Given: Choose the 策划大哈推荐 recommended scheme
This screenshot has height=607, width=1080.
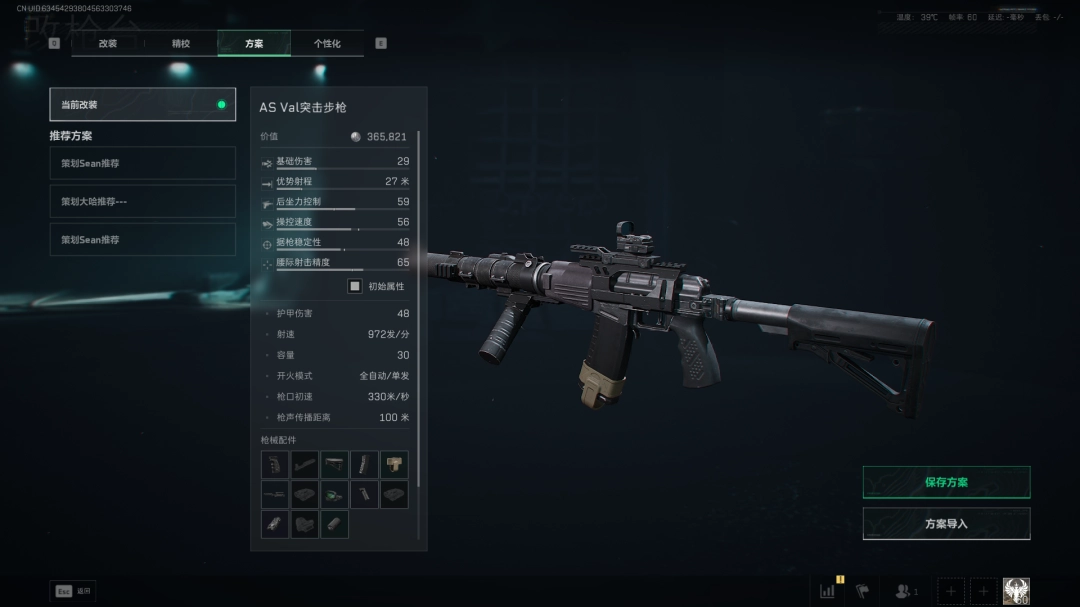Looking at the screenshot, I should pyautogui.click(x=142, y=201).
